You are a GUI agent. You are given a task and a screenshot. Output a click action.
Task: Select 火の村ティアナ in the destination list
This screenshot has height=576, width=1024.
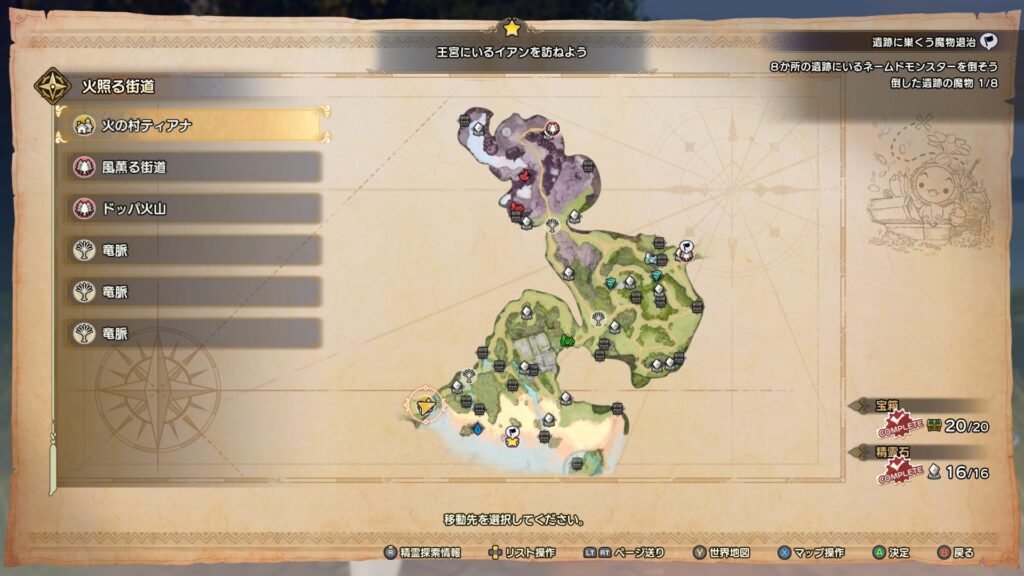[190, 125]
